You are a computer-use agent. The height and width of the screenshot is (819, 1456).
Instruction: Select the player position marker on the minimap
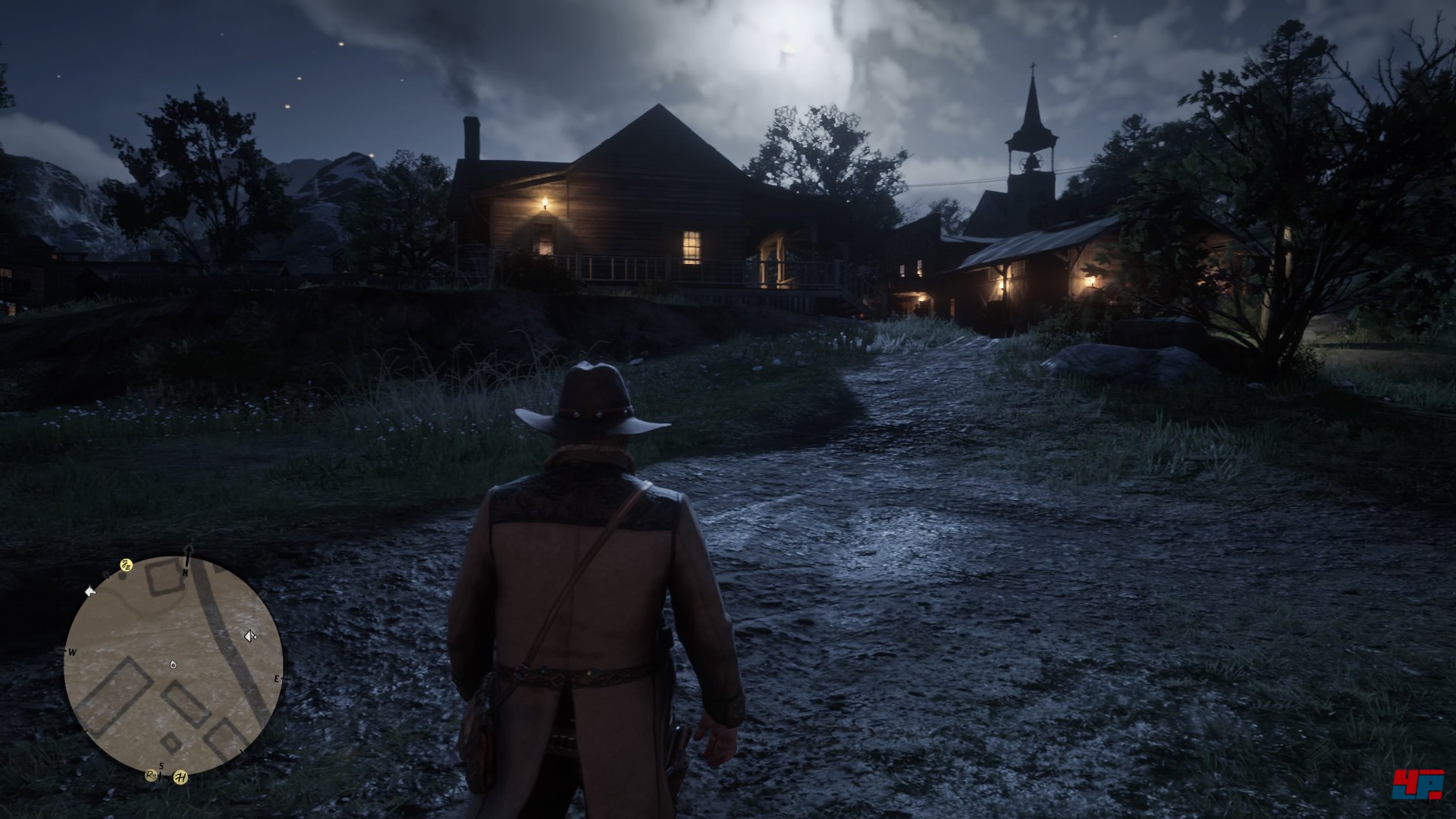tap(174, 664)
